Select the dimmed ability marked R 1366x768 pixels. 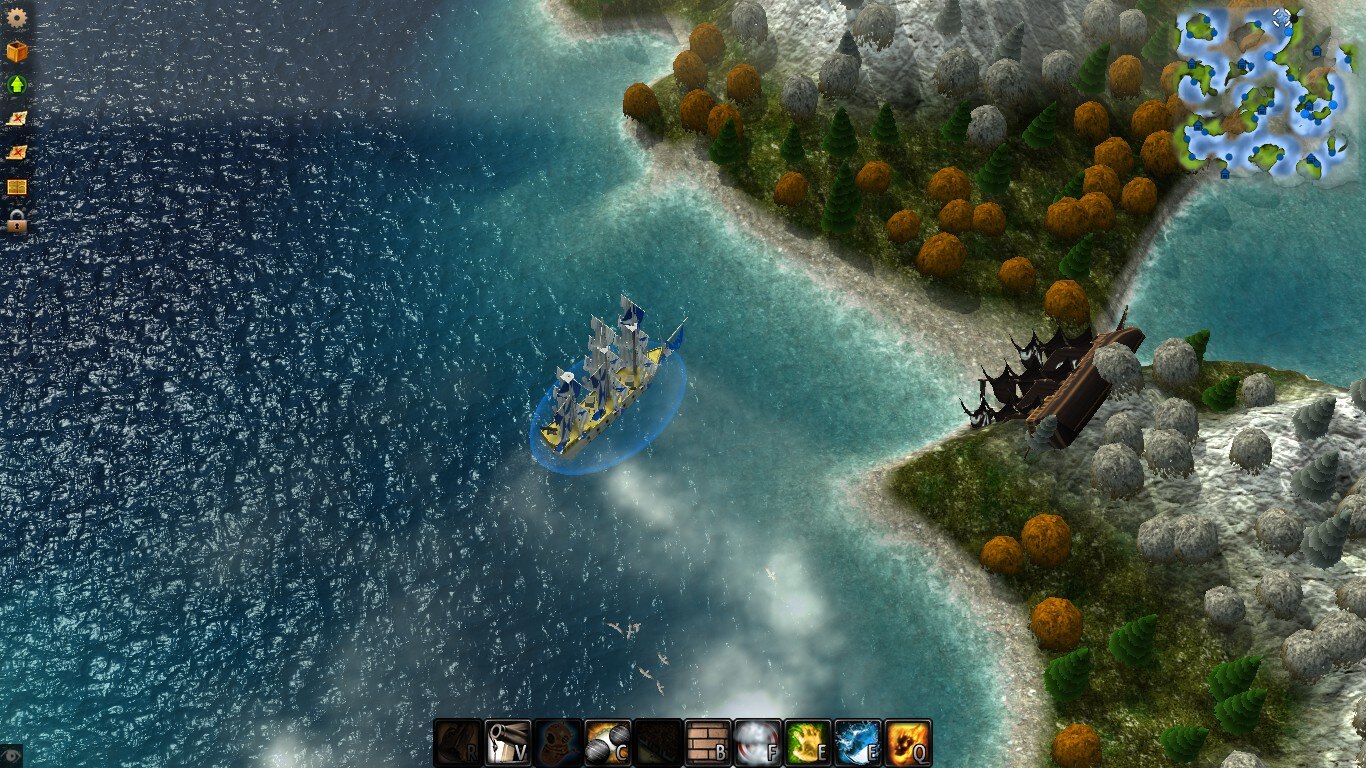458,743
